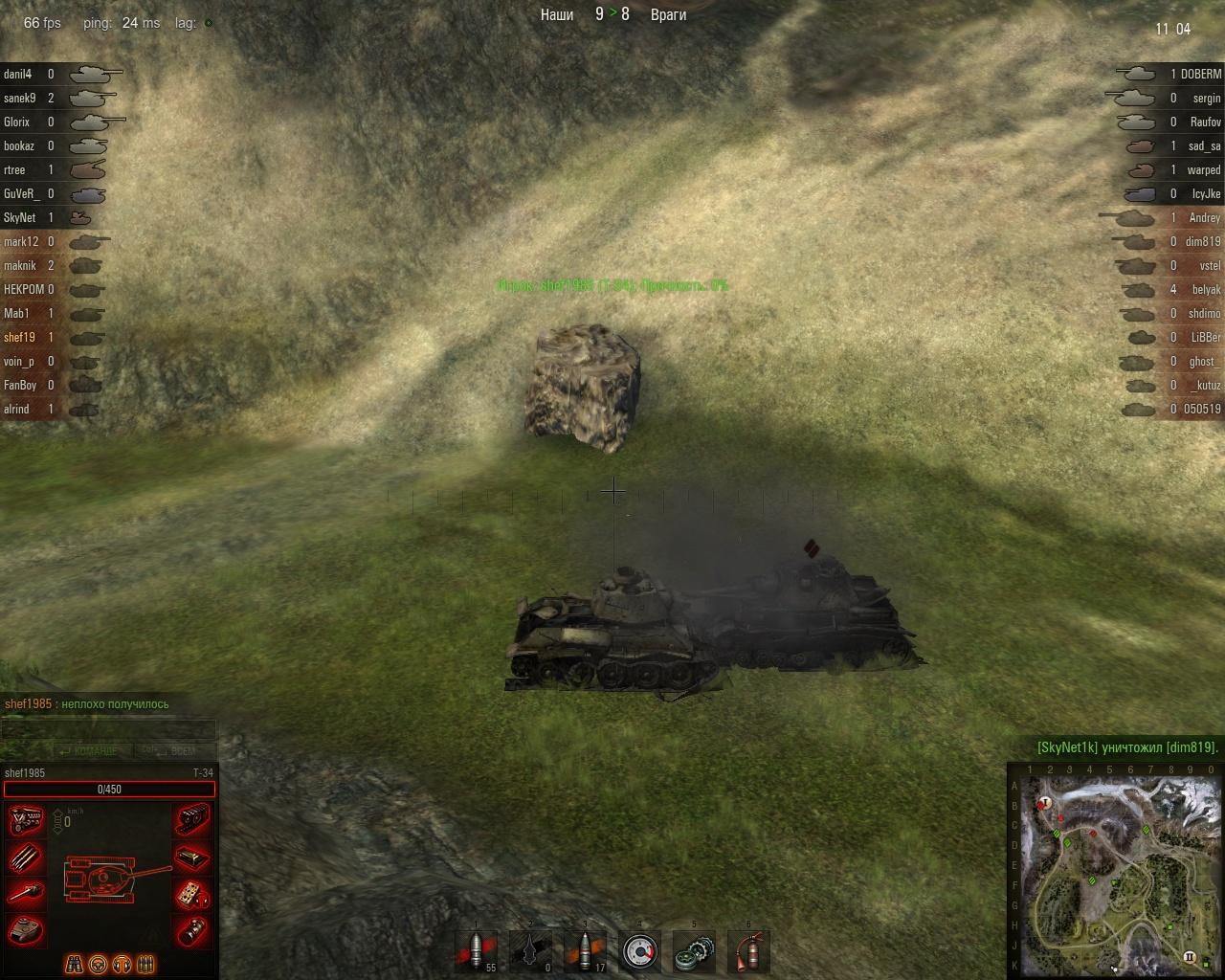Click the damaged engine module icon

(26, 821)
